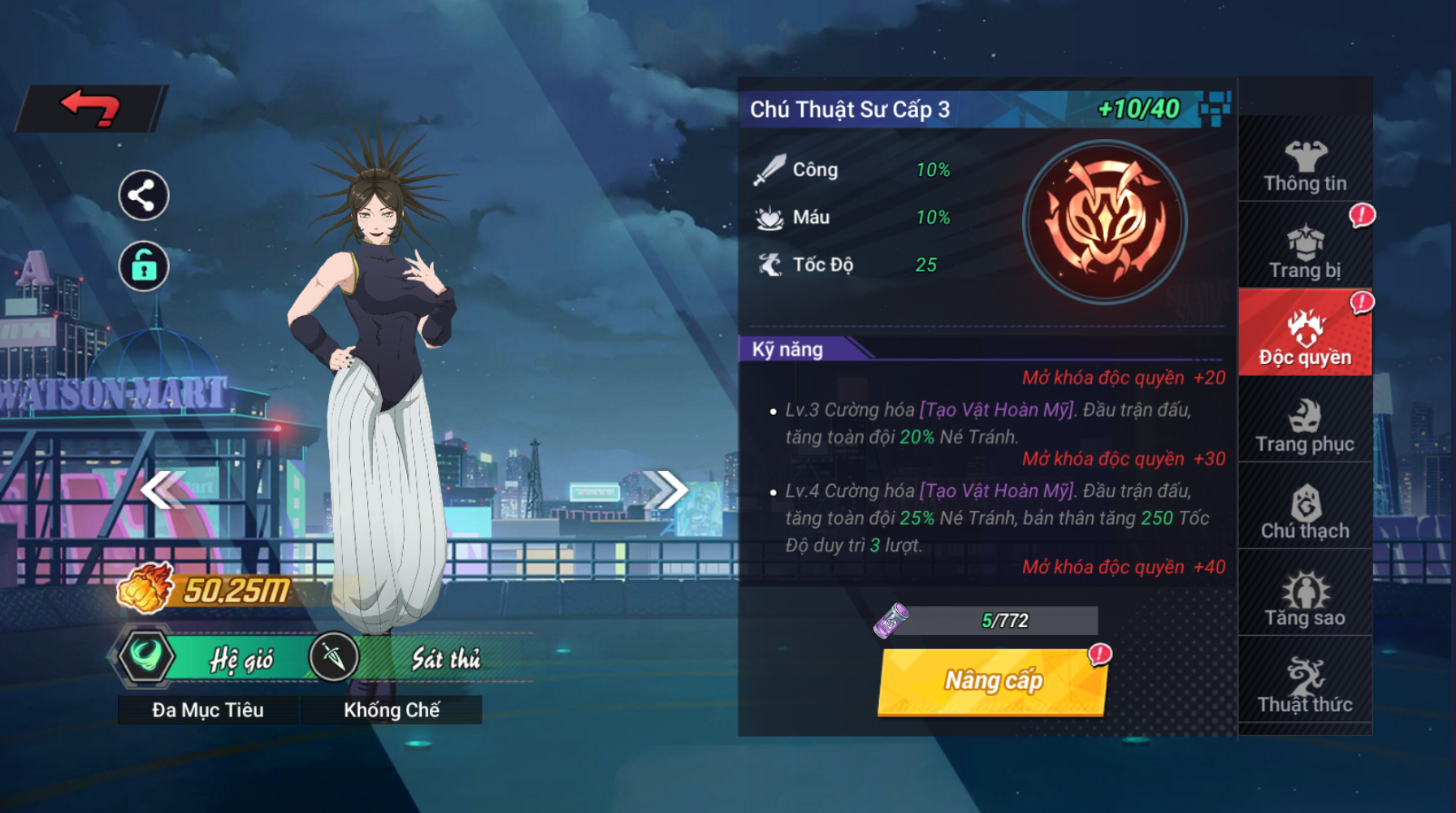Image resolution: width=1456 pixels, height=813 pixels.
Task: Select the Khống Chế tag
Action: click(392, 710)
